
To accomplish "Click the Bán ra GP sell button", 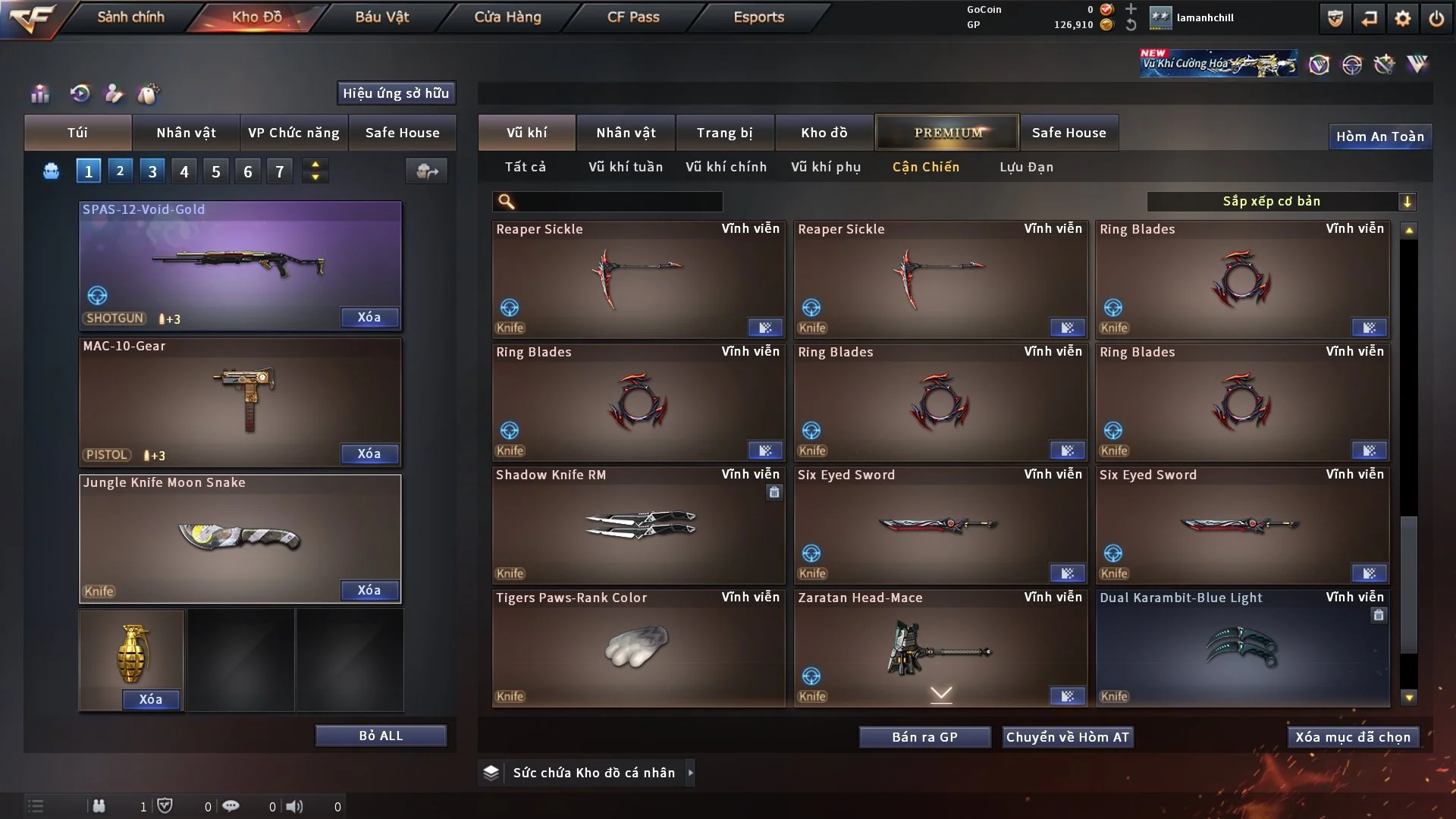I will (924, 737).
